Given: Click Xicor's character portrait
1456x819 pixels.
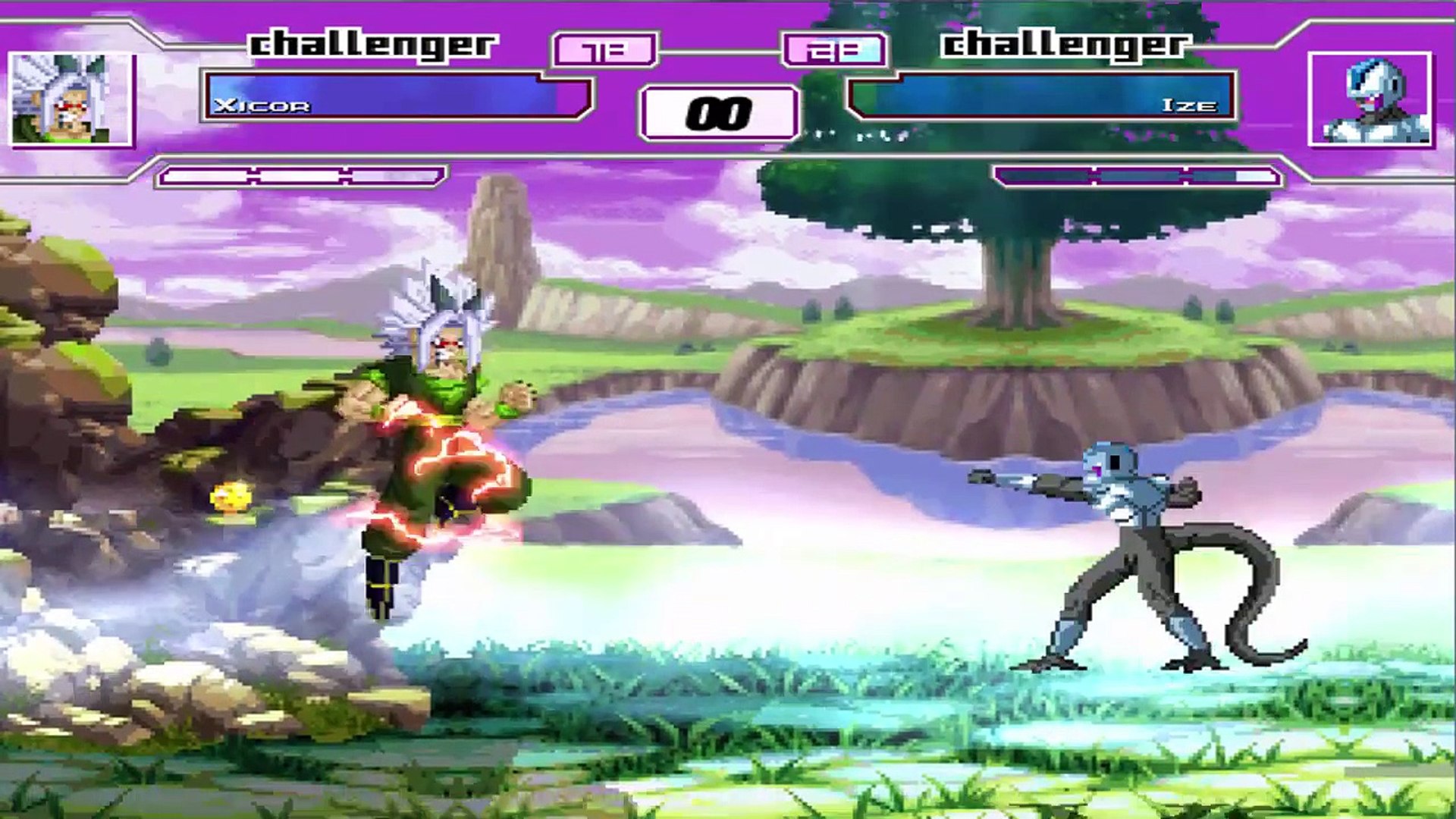Looking at the screenshot, I should (x=71, y=99).
